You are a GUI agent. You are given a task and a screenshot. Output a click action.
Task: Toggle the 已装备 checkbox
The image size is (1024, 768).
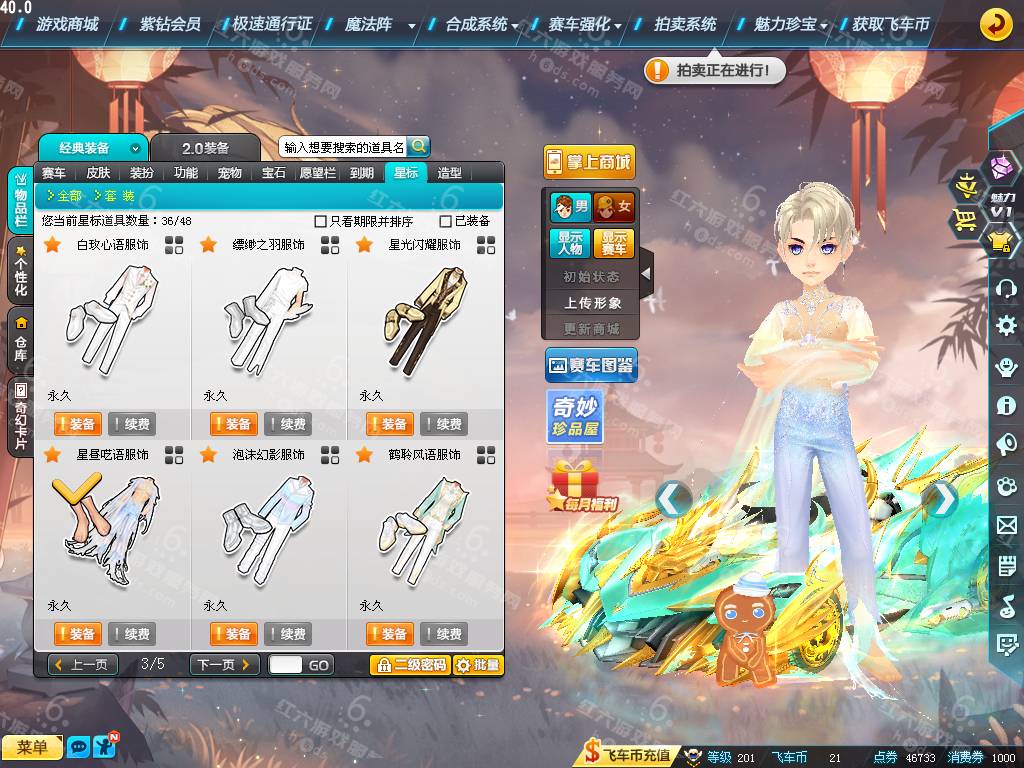[446, 221]
